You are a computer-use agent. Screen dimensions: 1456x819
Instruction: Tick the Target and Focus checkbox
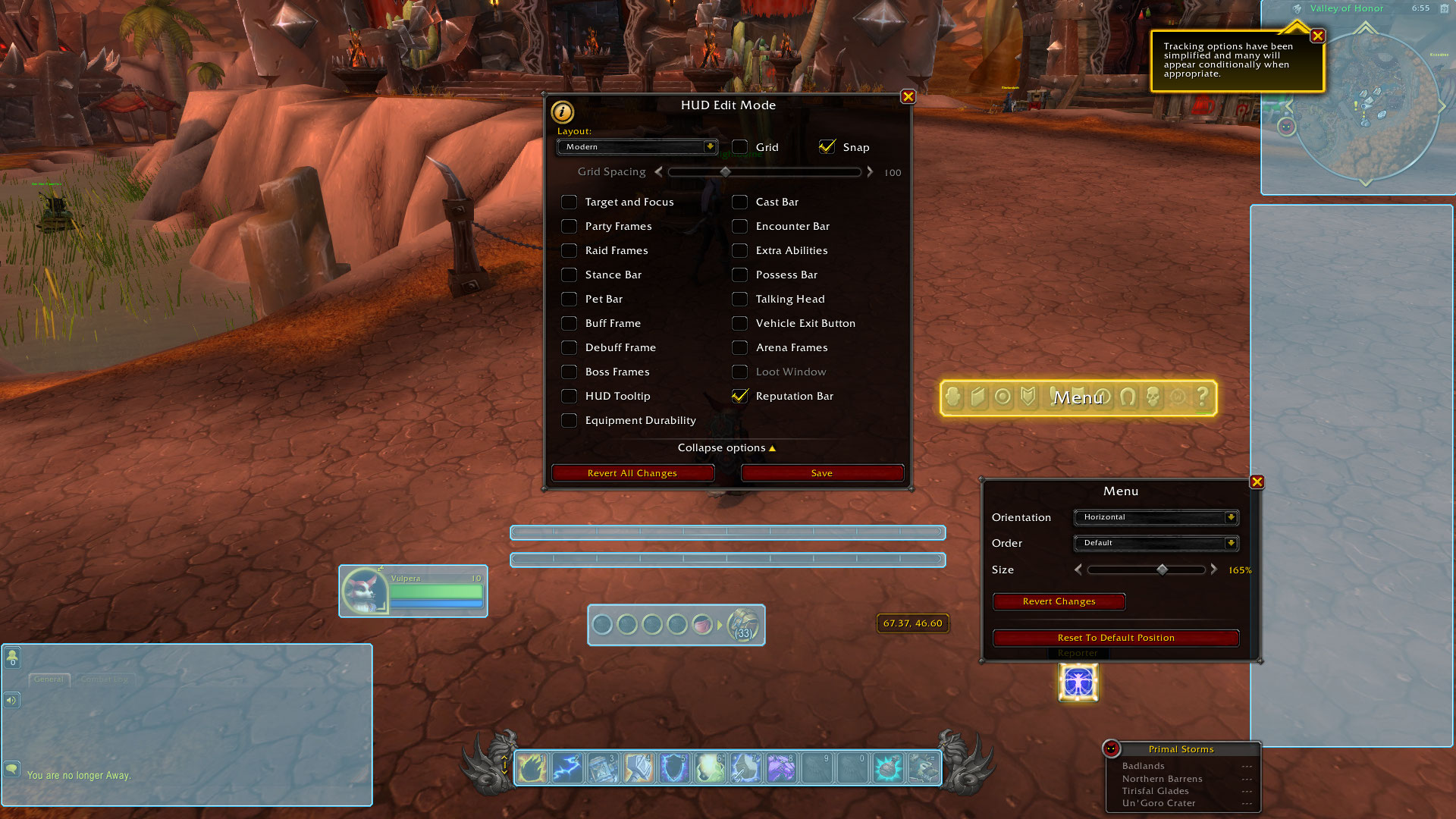click(569, 202)
